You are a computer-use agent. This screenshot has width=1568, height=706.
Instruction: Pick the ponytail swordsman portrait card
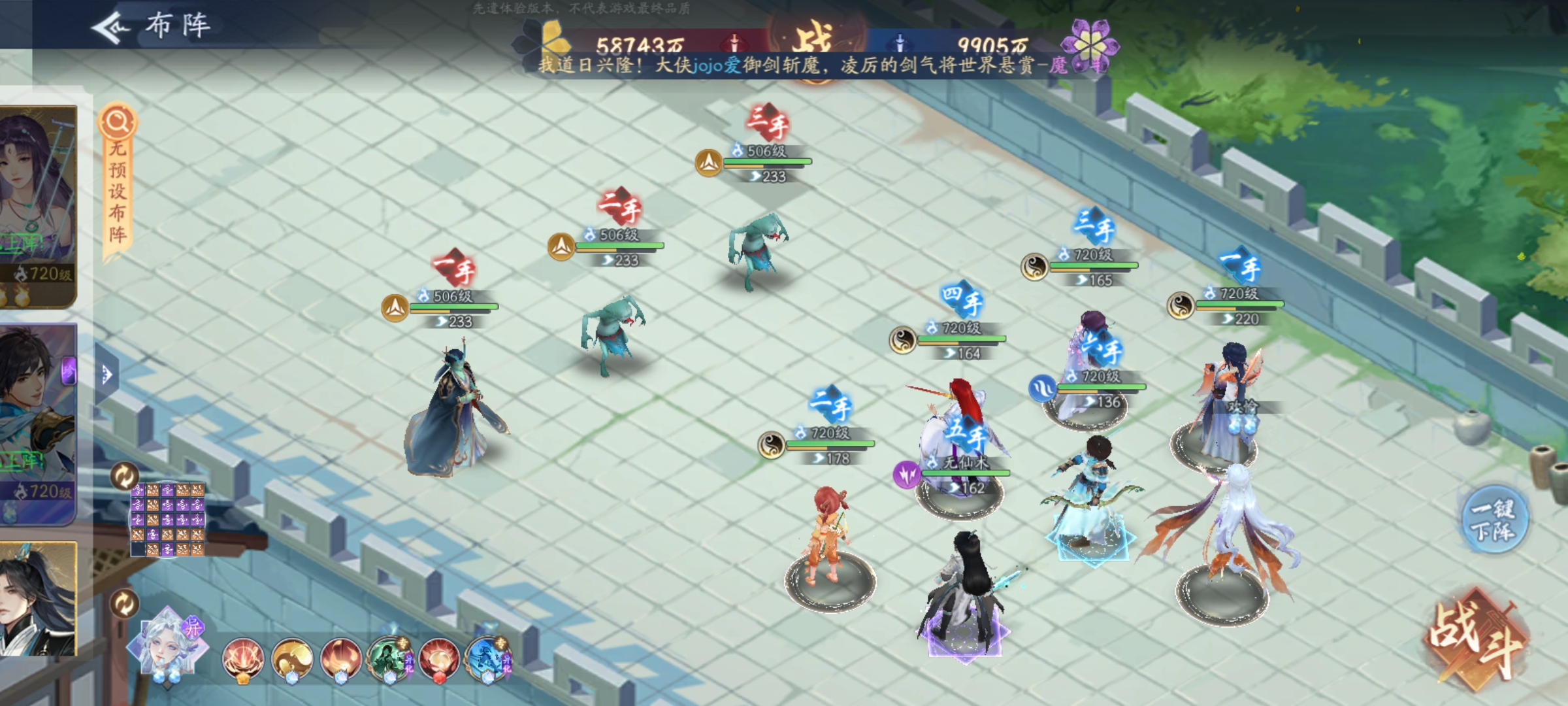pos(38,598)
